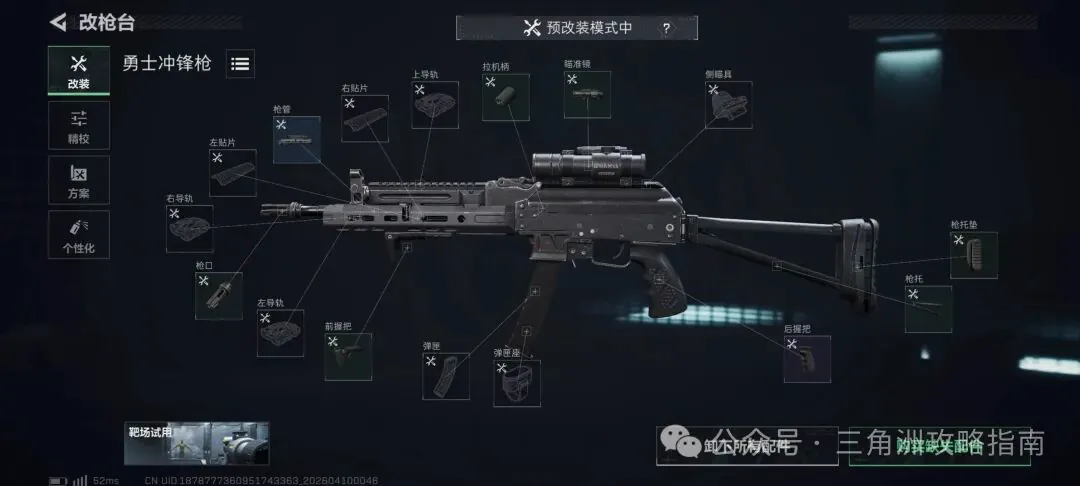Select the 侧瞄具 side sight slot
The width and height of the screenshot is (1080, 486).
click(728, 105)
